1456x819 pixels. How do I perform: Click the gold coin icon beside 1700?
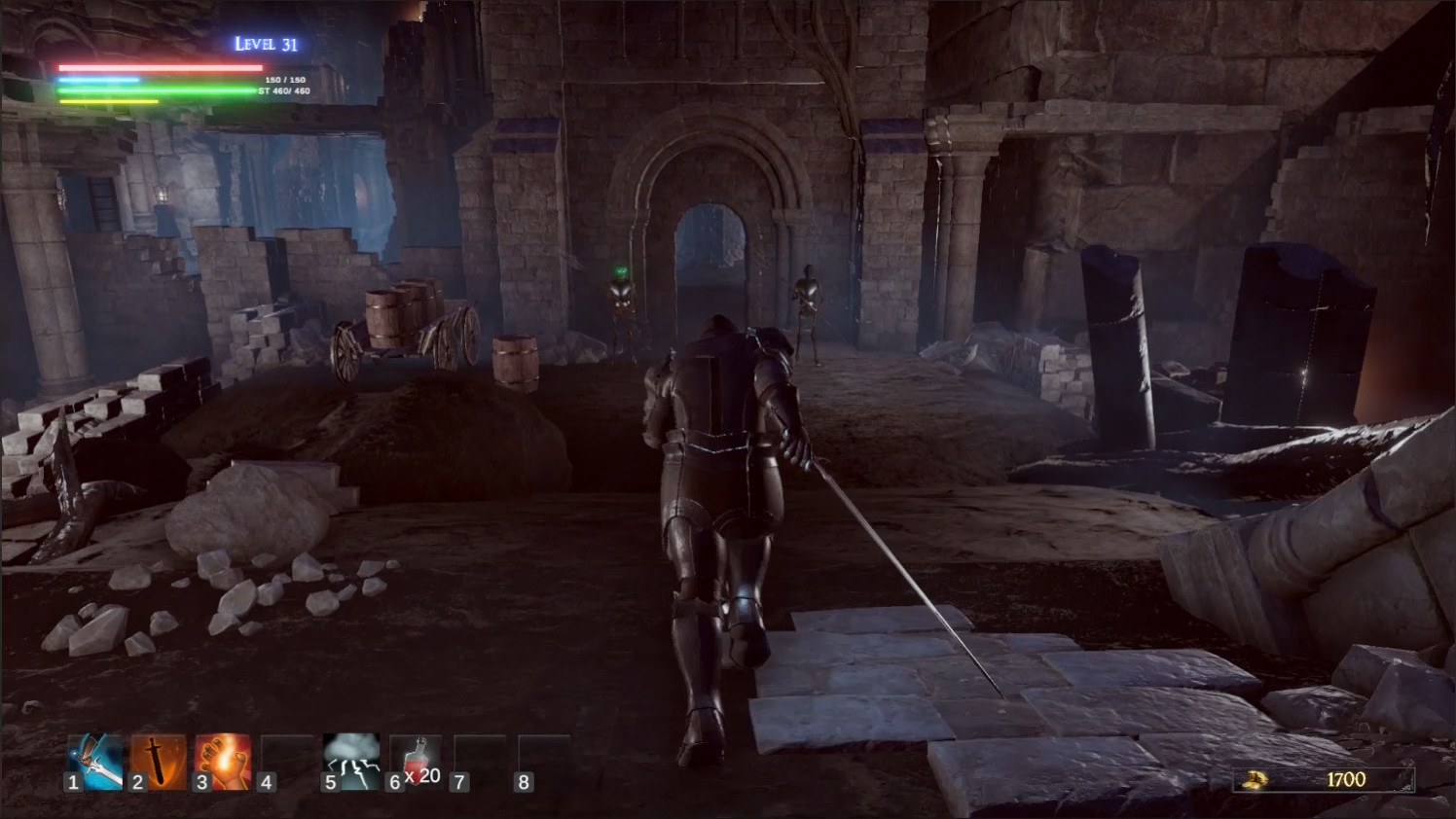pos(1255,777)
